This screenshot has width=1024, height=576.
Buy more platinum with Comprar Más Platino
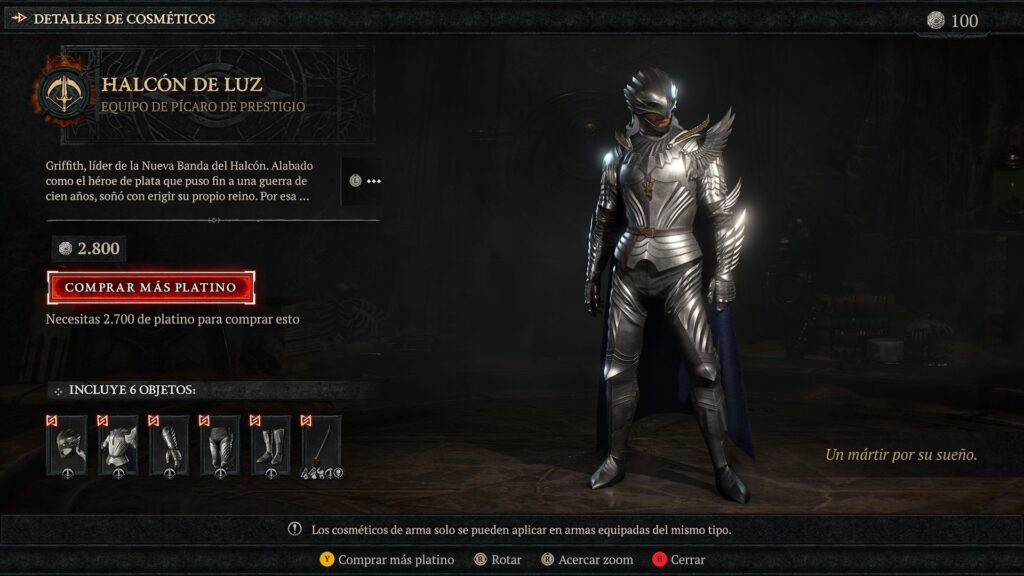[x=150, y=287]
